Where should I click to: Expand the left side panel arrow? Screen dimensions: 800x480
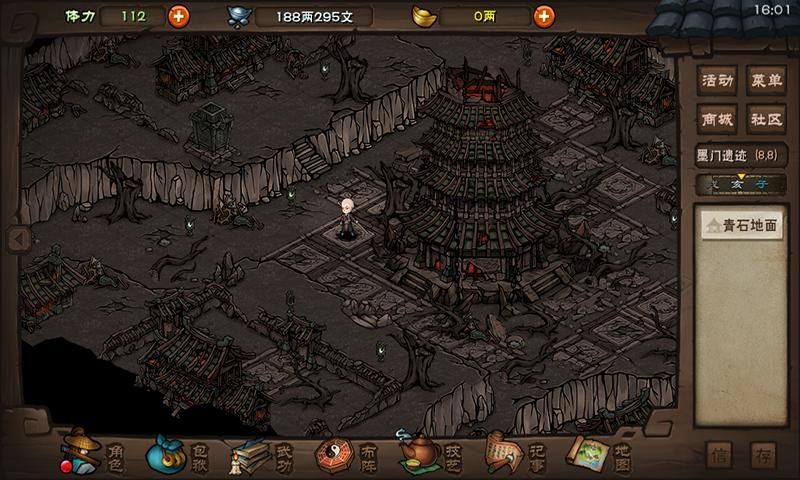pos(14,239)
